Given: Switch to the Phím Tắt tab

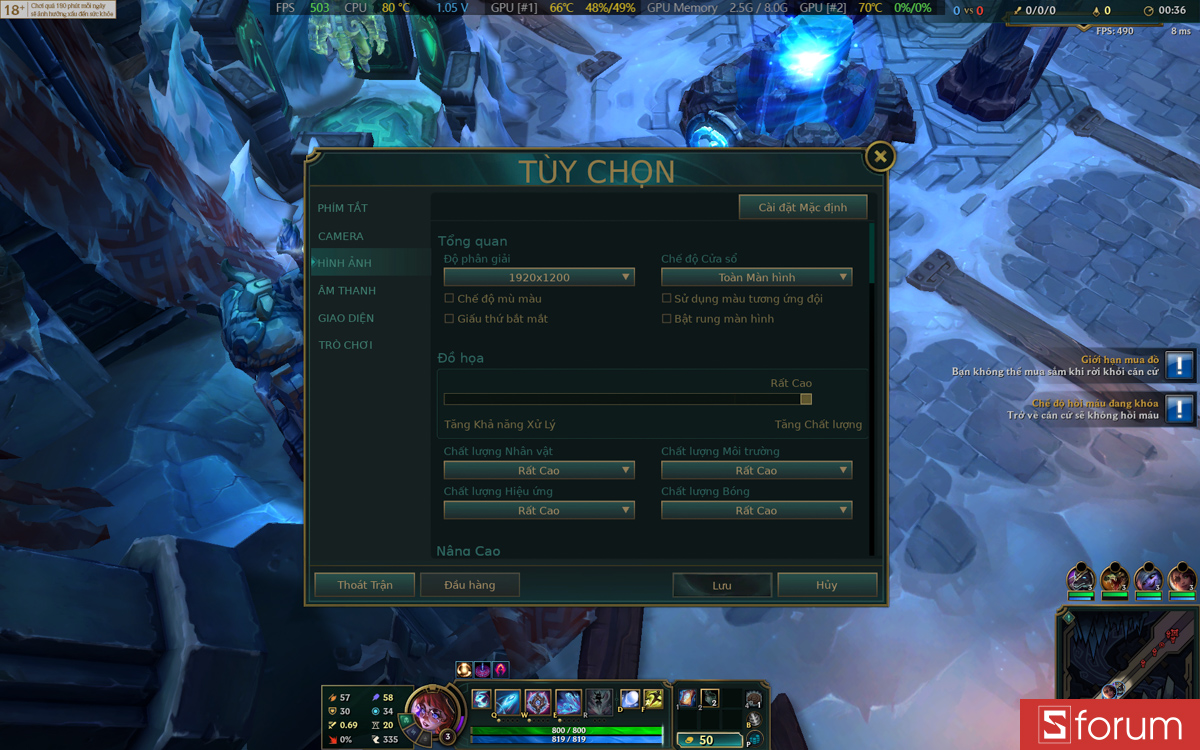Looking at the screenshot, I should click(343, 208).
